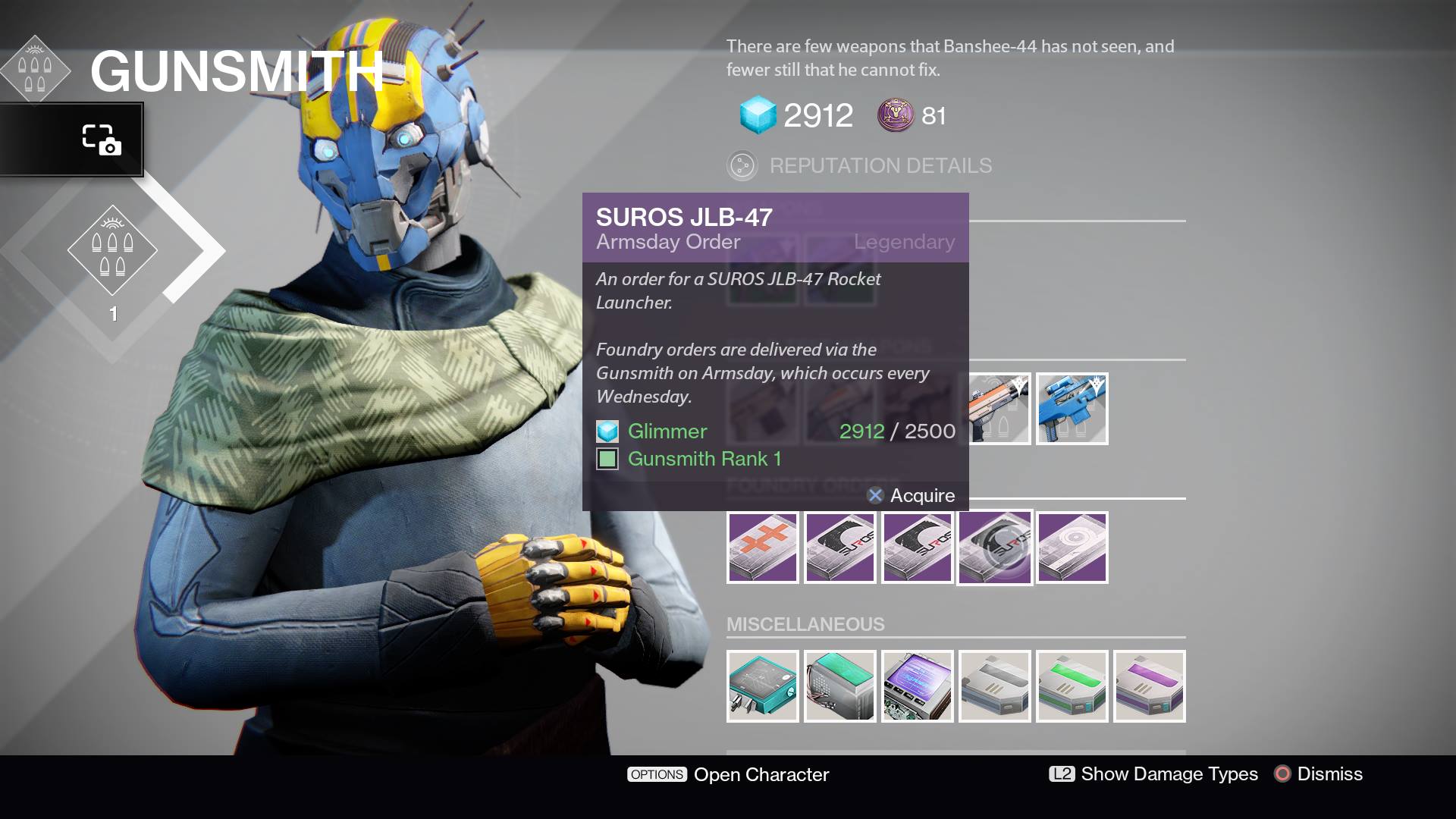The image size is (1456, 819).
Task: Click the camera screenshot icon below GUNSMITH
Action: pyautogui.click(x=104, y=138)
